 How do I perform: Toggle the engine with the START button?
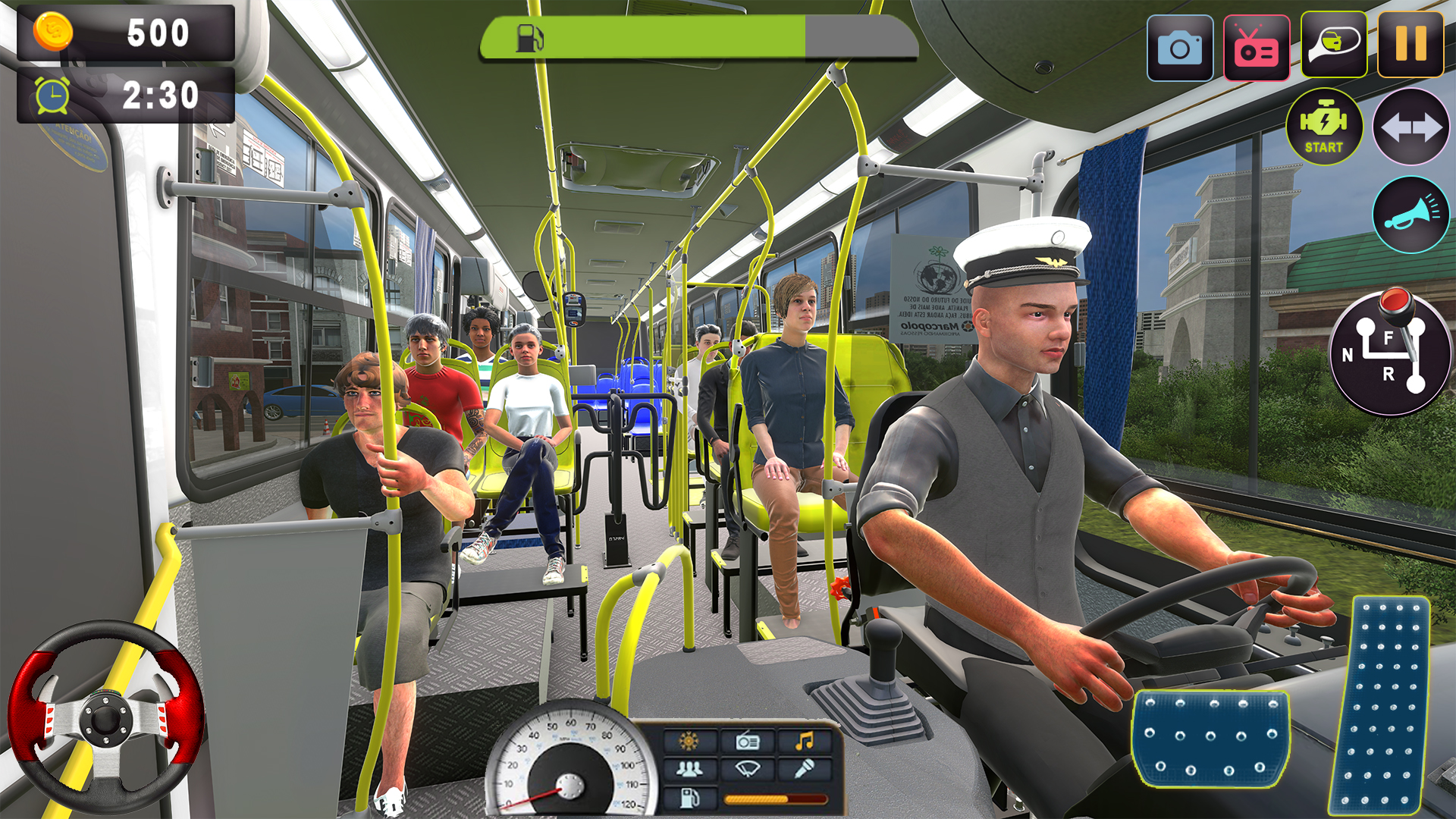(1323, 127)
